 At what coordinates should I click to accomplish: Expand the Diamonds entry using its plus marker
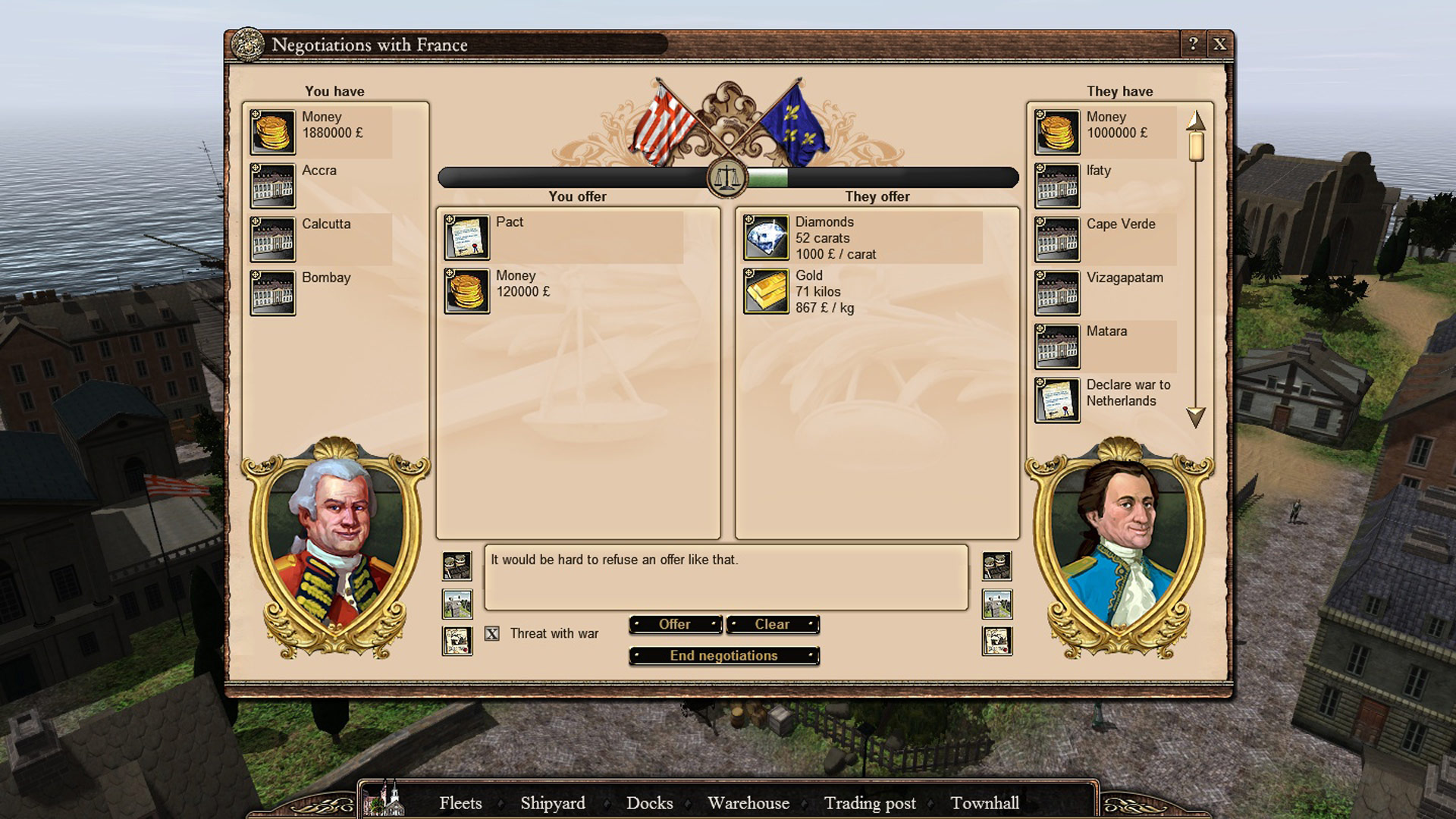(748, 218)
